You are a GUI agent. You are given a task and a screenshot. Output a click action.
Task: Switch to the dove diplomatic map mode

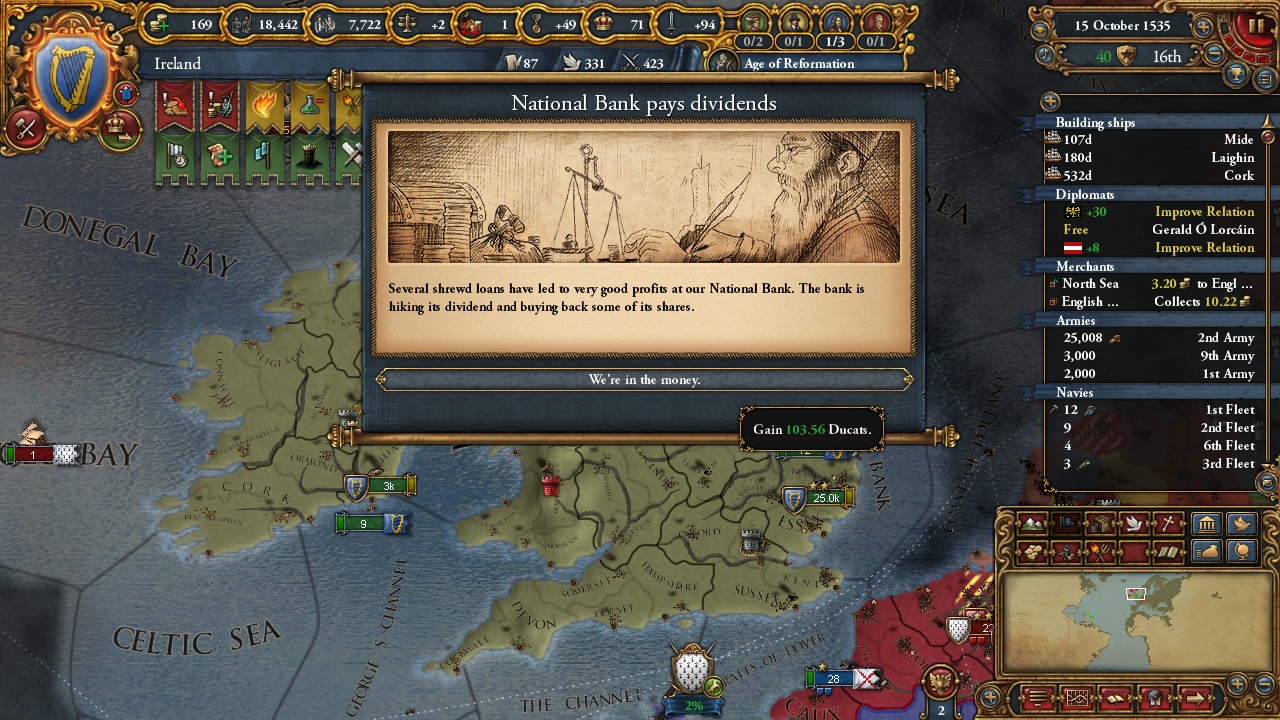pyautogui.click(x=1134, y=523)
